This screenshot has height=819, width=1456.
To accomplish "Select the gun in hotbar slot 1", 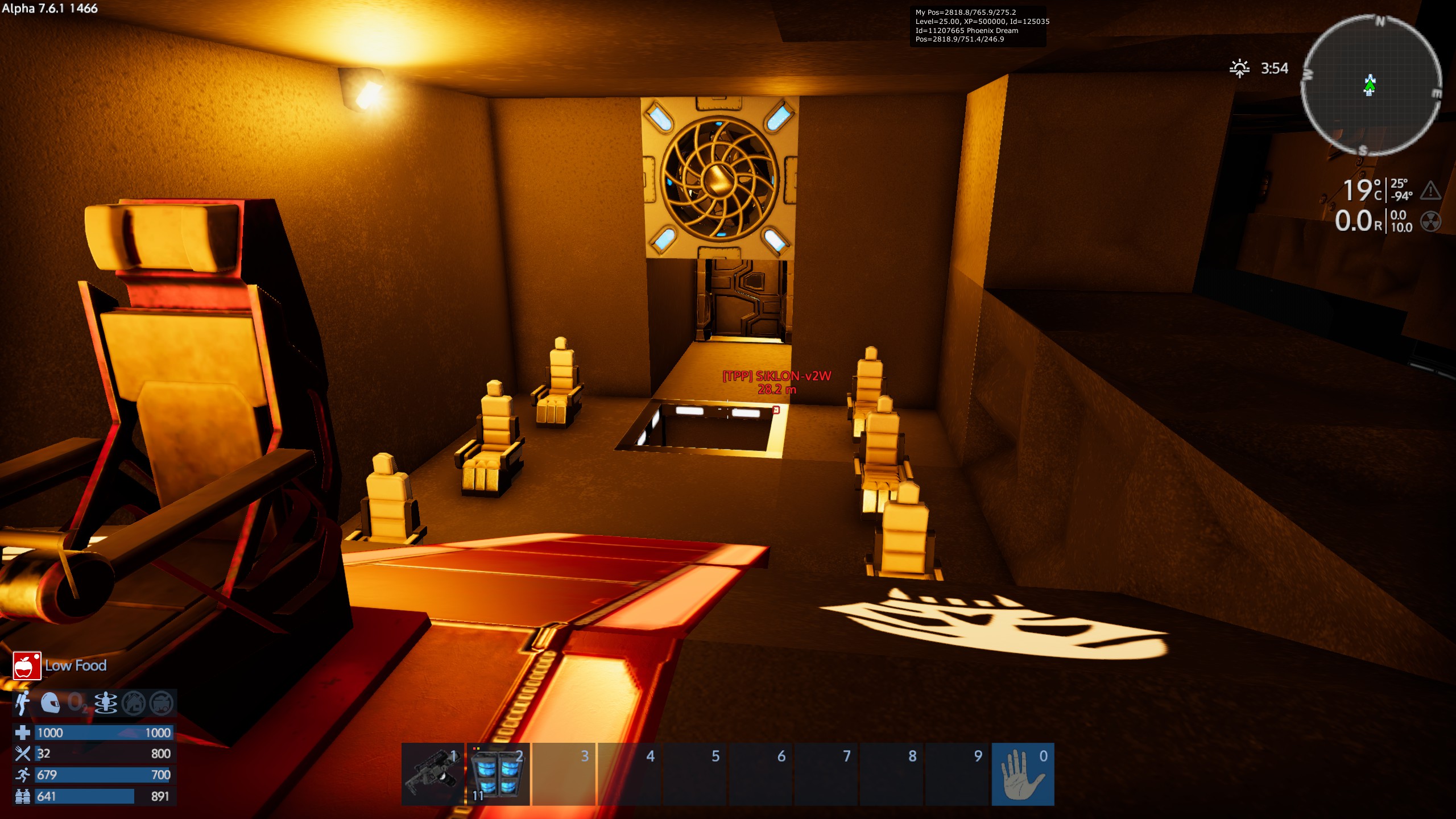I will 433,774.
